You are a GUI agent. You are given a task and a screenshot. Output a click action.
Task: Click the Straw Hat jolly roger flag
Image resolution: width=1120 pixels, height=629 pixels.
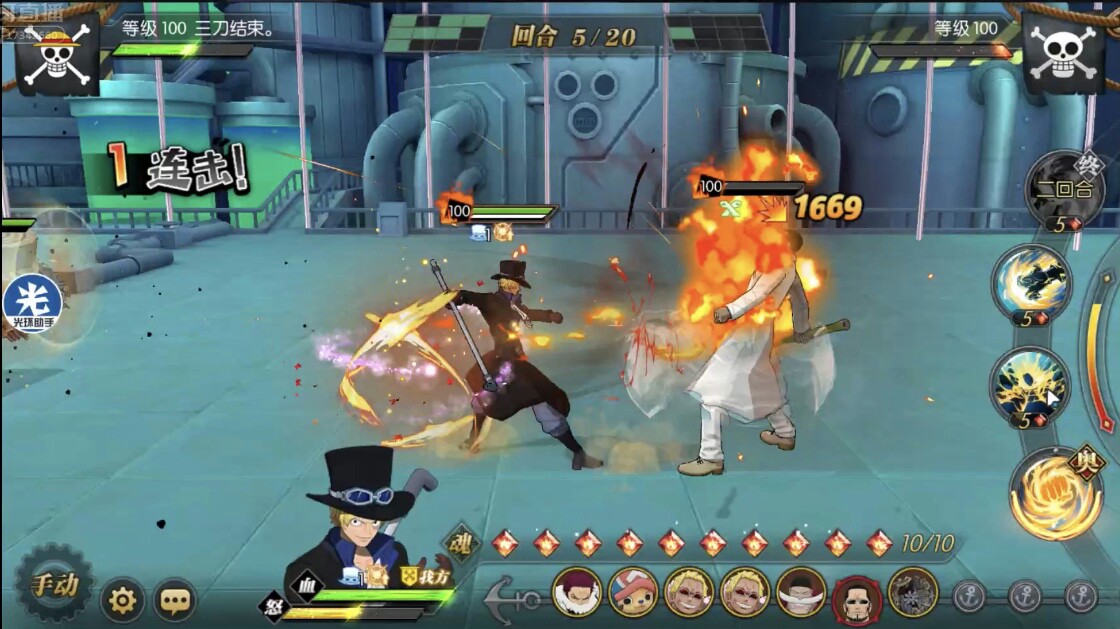57,52
